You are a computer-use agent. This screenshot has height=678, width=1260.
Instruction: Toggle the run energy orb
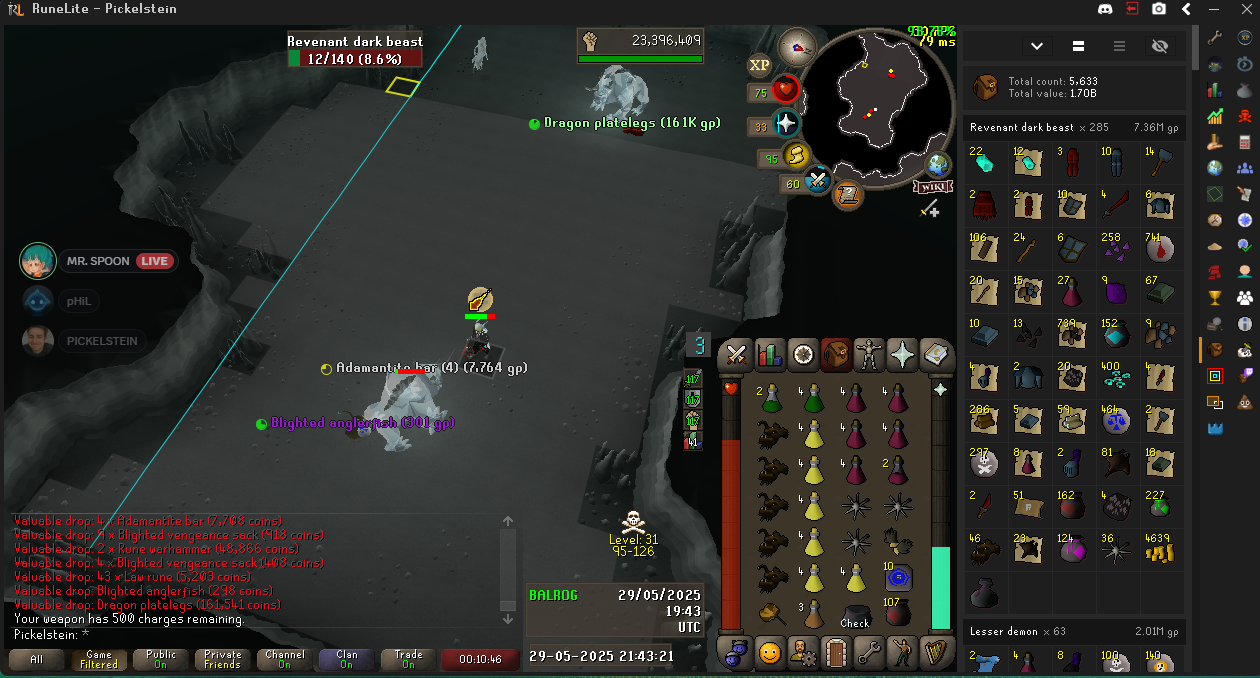click(x=797, y=156)
